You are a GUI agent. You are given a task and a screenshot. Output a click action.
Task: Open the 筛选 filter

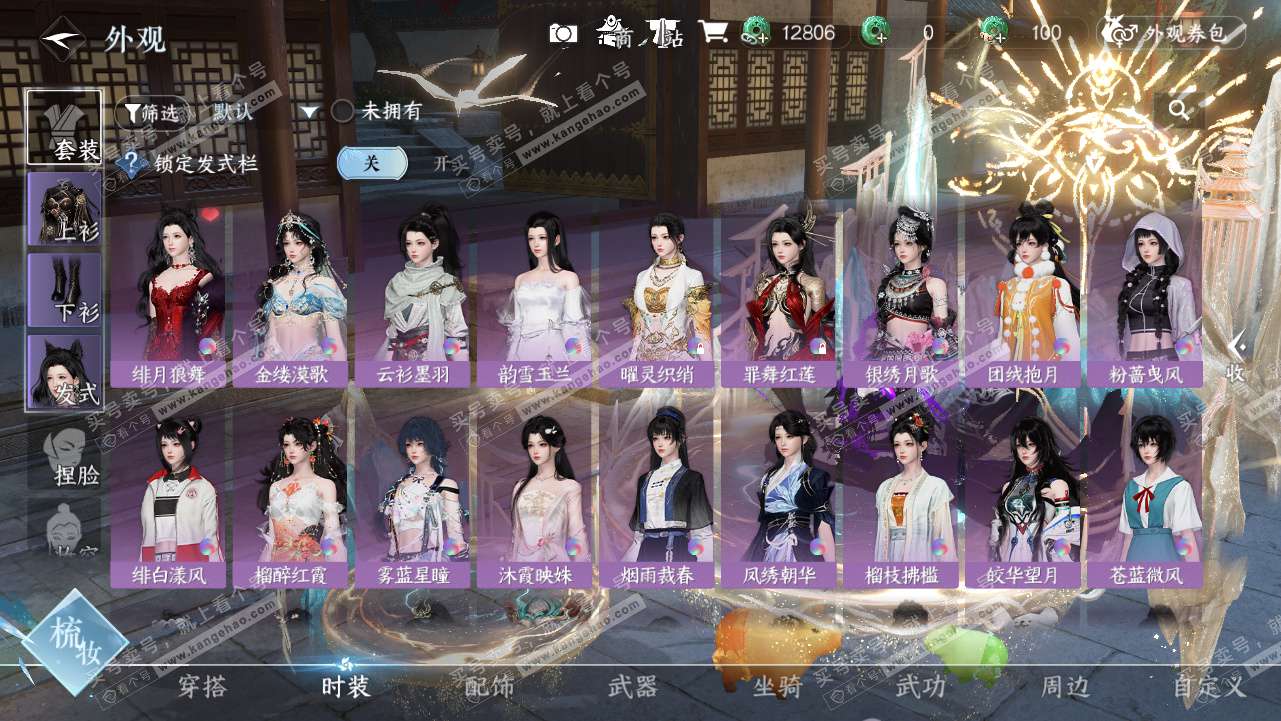pos(149,112)
